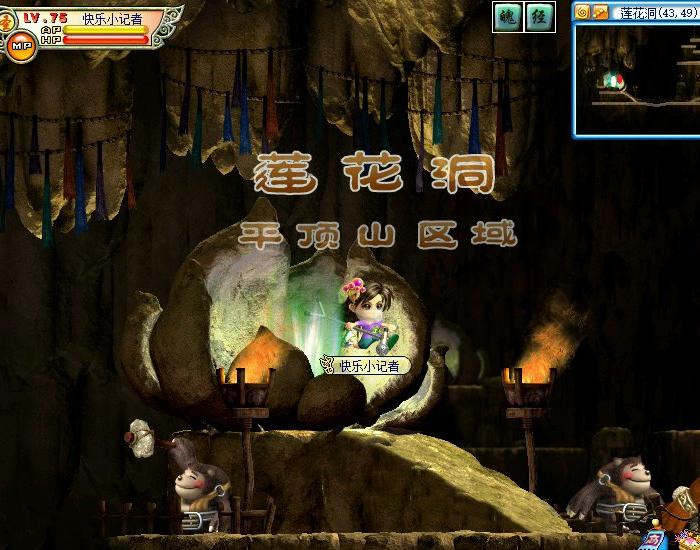Click the jade 魂 button
The width and height of the screenshot is (700, 550).
(x=508, y=17)
